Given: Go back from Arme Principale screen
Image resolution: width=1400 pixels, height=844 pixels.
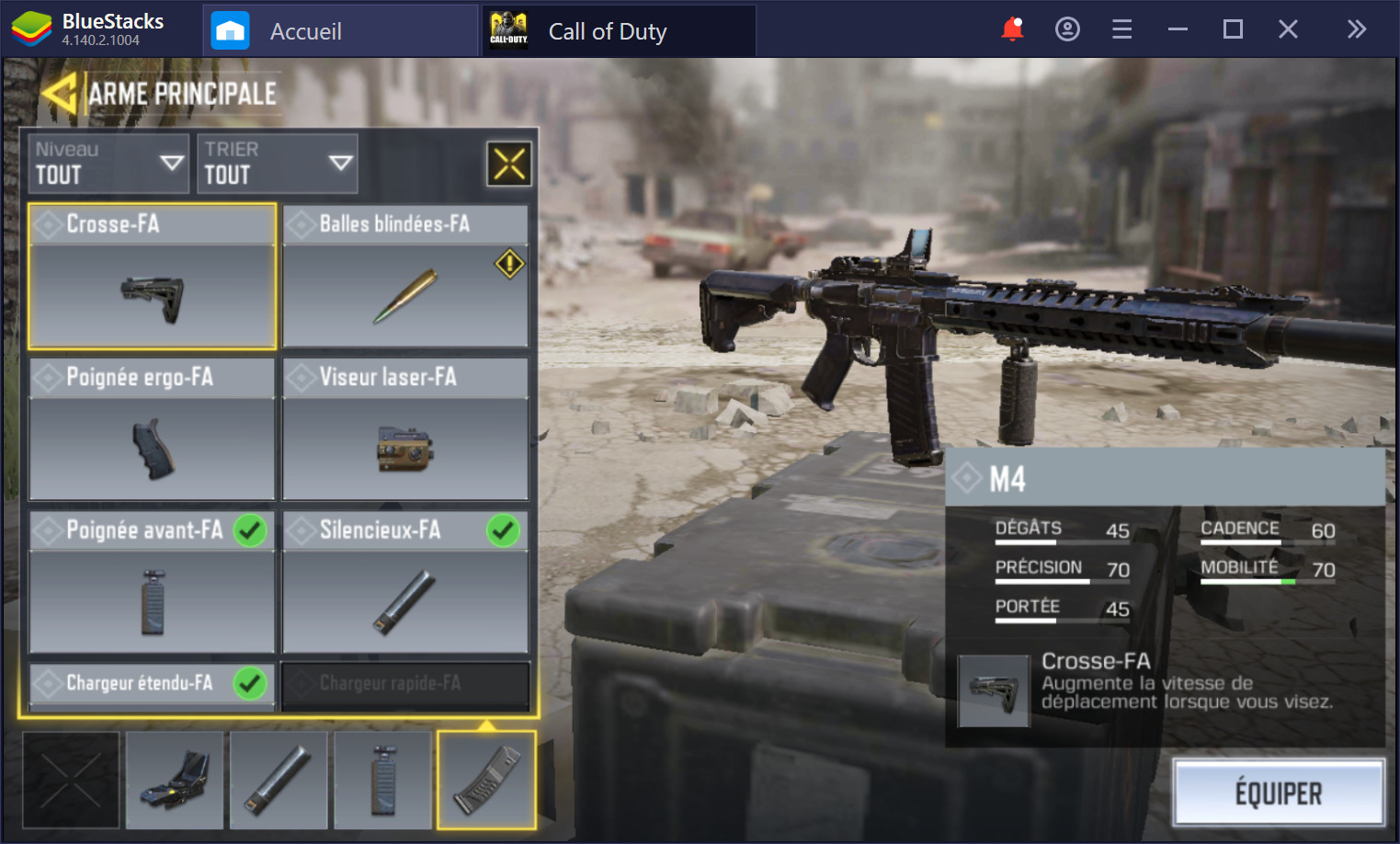Looking at the screenshot, I should click(x=59, y=94).
